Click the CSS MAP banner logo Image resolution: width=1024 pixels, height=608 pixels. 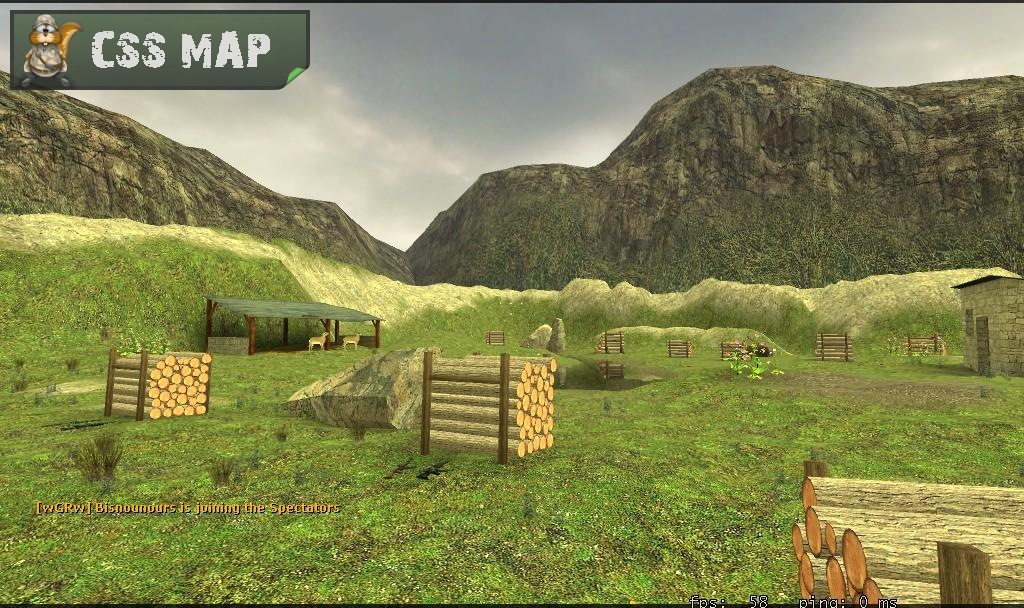tap(160, 49)
